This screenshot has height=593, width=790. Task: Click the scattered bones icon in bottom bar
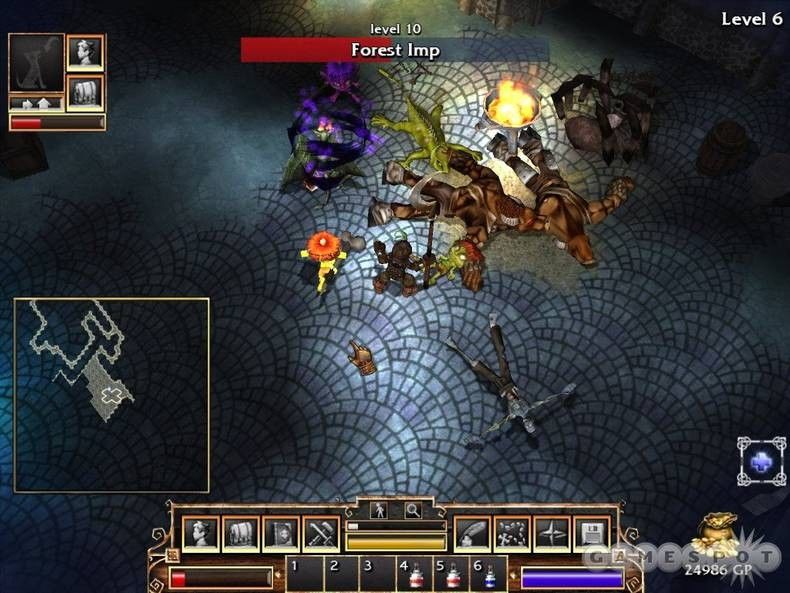(x=512, y=534)
